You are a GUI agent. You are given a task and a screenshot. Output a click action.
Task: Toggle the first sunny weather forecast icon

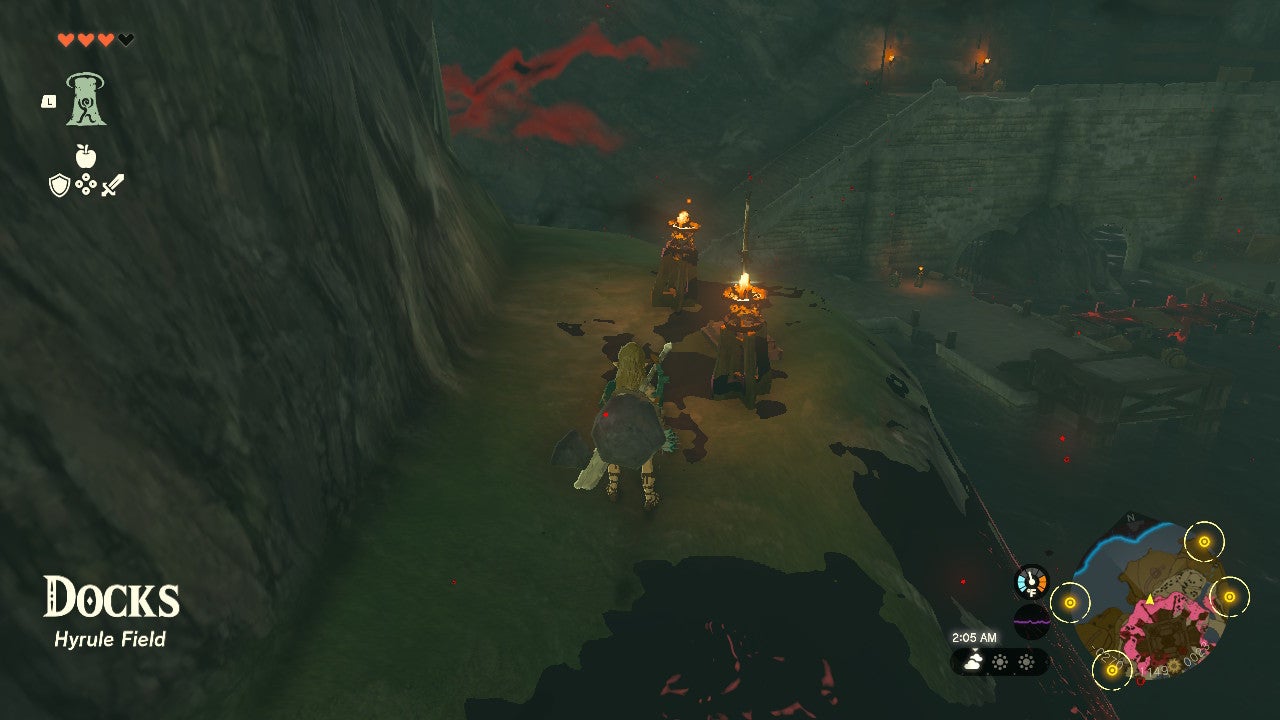click(x=1000, y=662)
